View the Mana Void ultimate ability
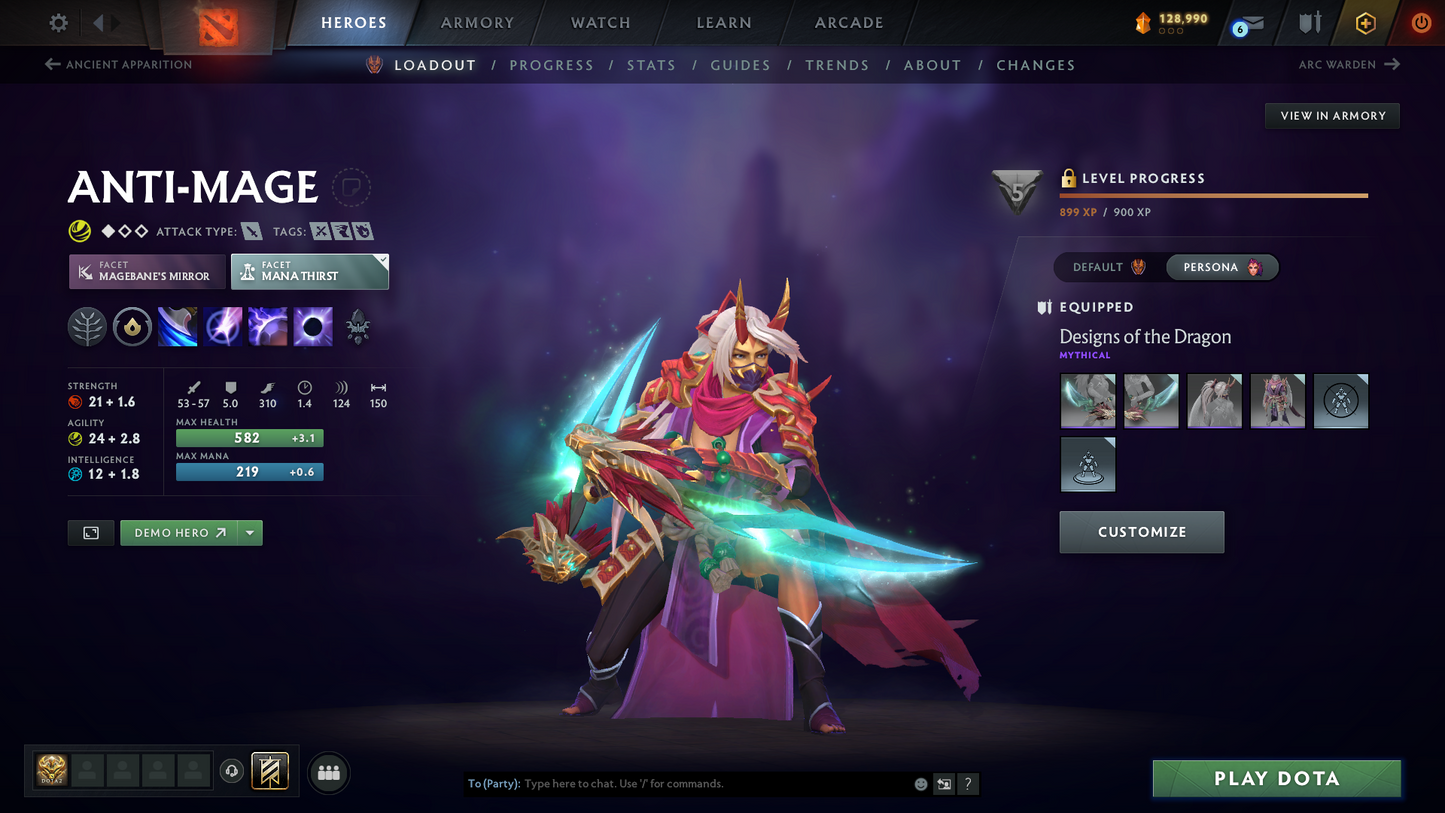 [x=313, y=326]
